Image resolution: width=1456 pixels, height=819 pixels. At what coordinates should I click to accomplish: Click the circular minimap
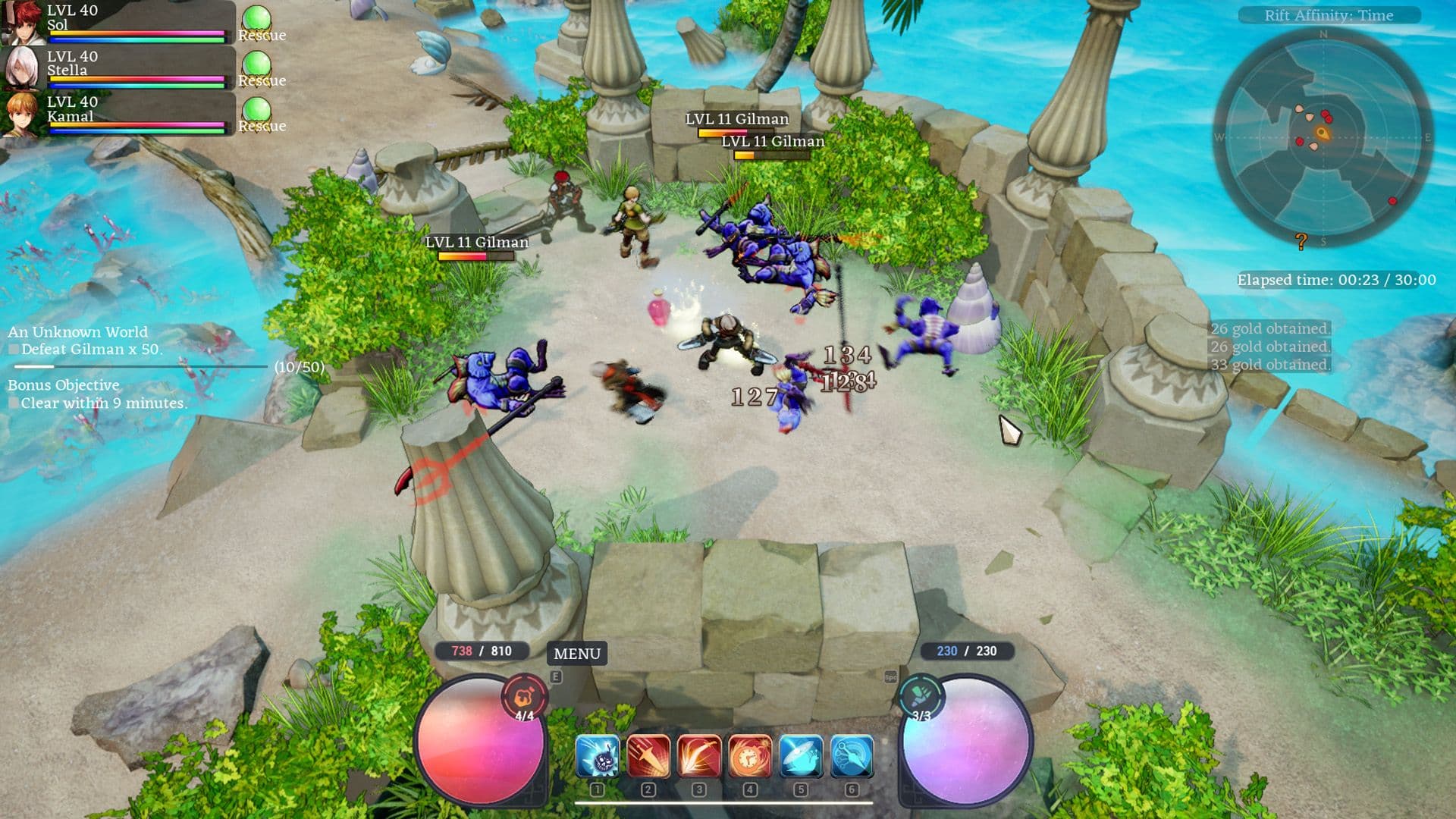pos(1323,136)
